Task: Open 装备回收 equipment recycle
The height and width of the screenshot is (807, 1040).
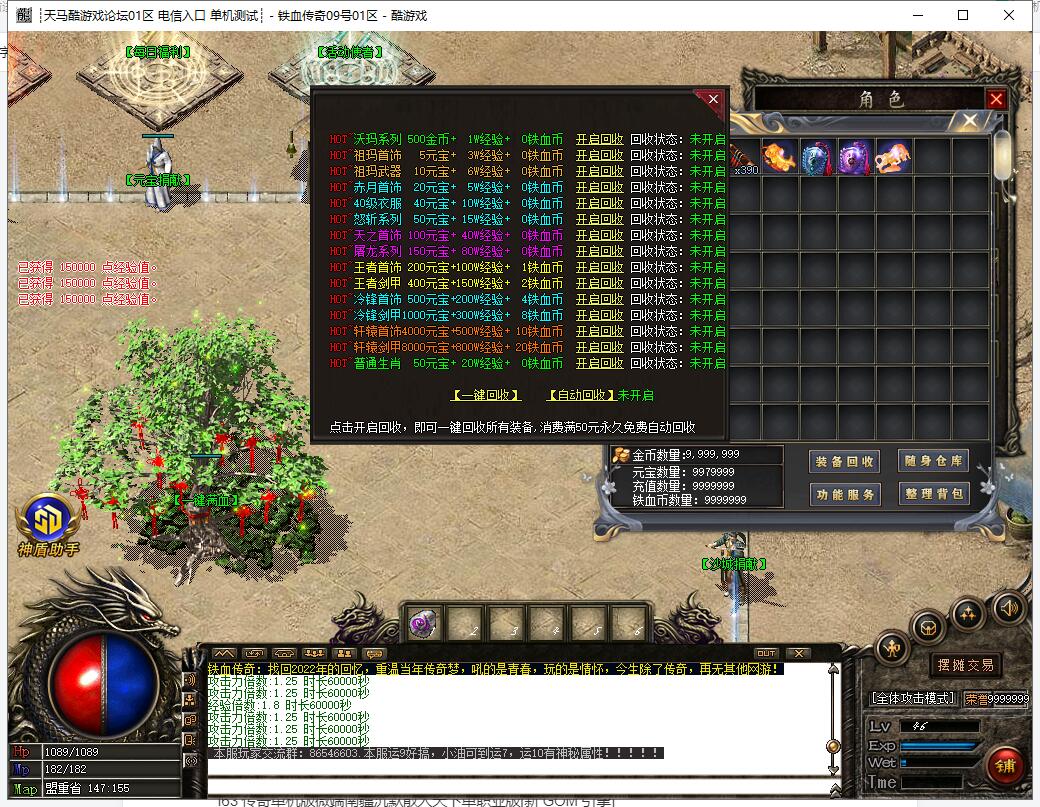Action: coord(844,461)
